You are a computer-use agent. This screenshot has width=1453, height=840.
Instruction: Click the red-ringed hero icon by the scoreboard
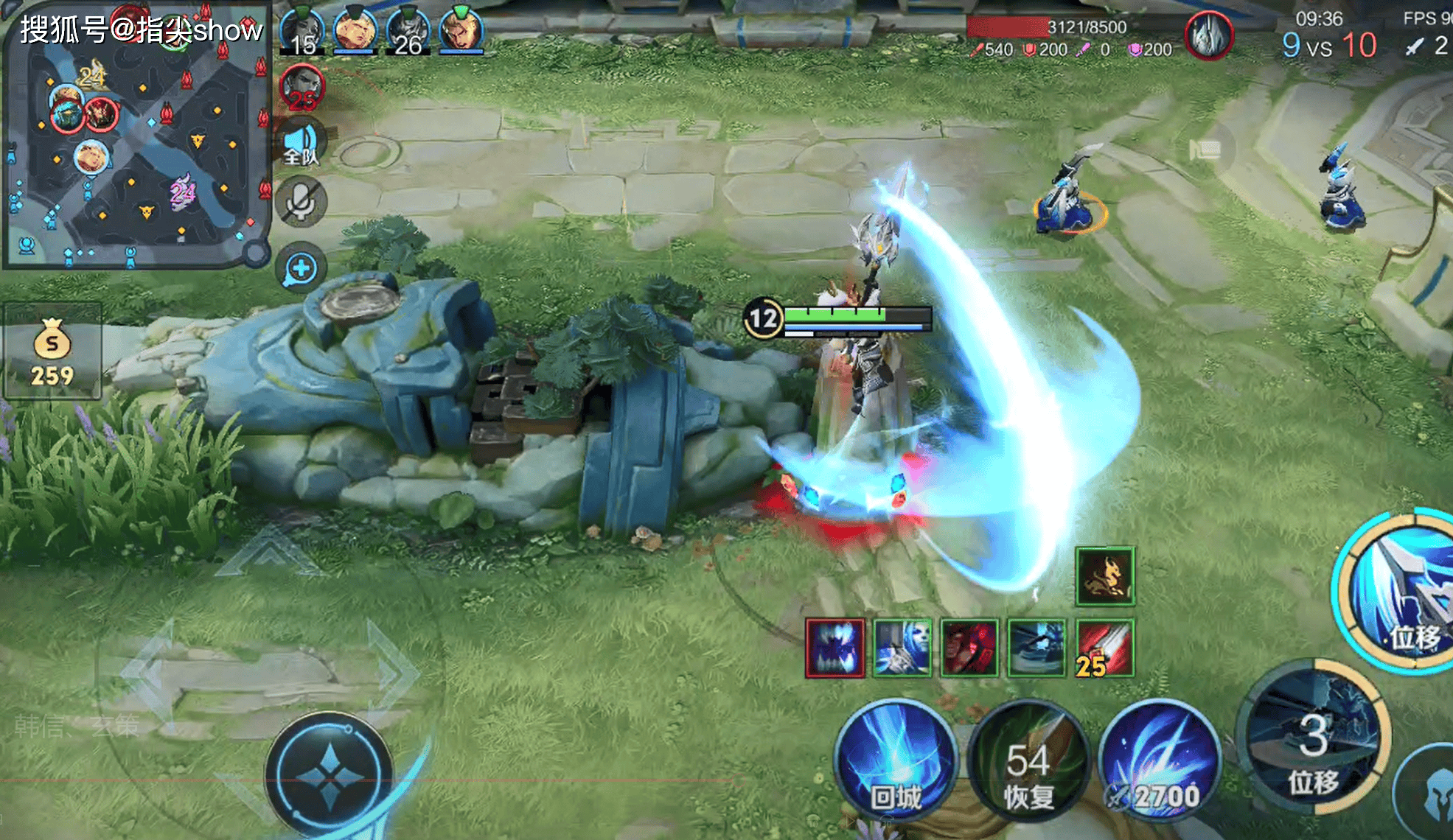click(x=1209, y=35)
